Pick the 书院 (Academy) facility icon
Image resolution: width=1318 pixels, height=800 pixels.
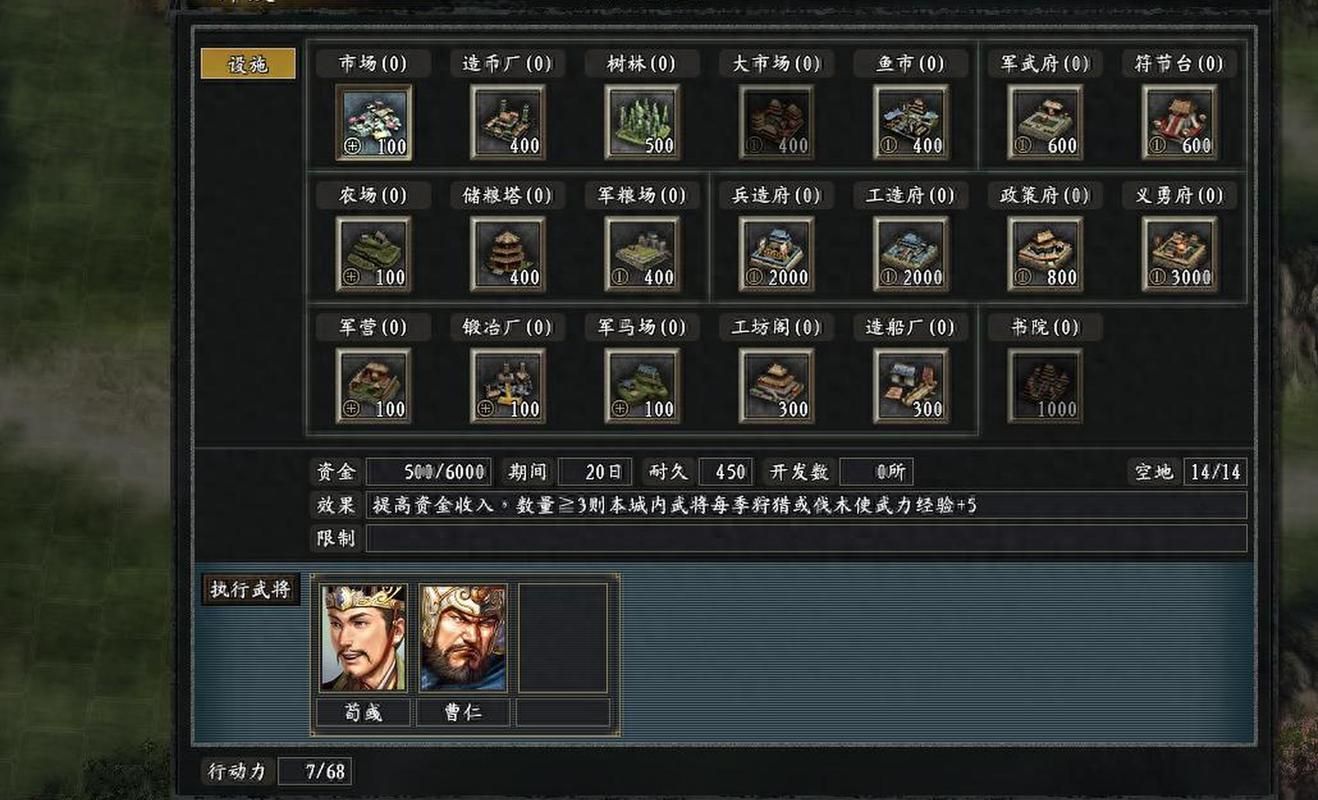pos(1045,385)
